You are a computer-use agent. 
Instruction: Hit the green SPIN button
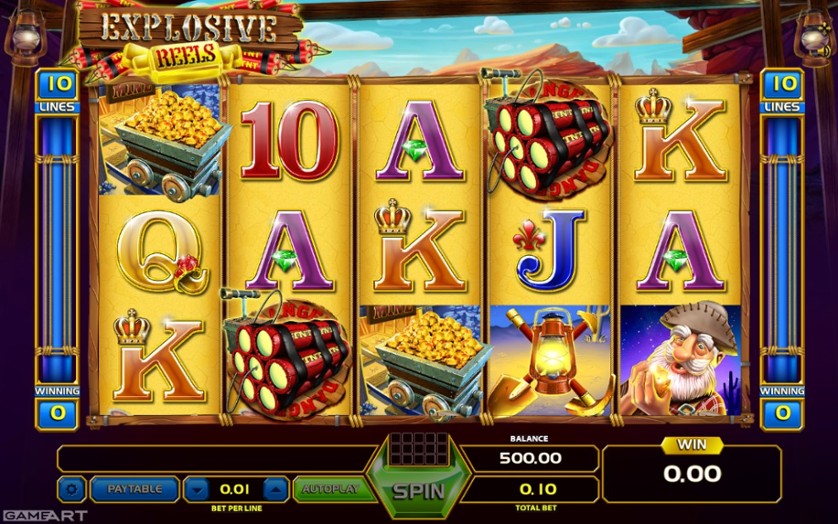click(x=417, y=490)
